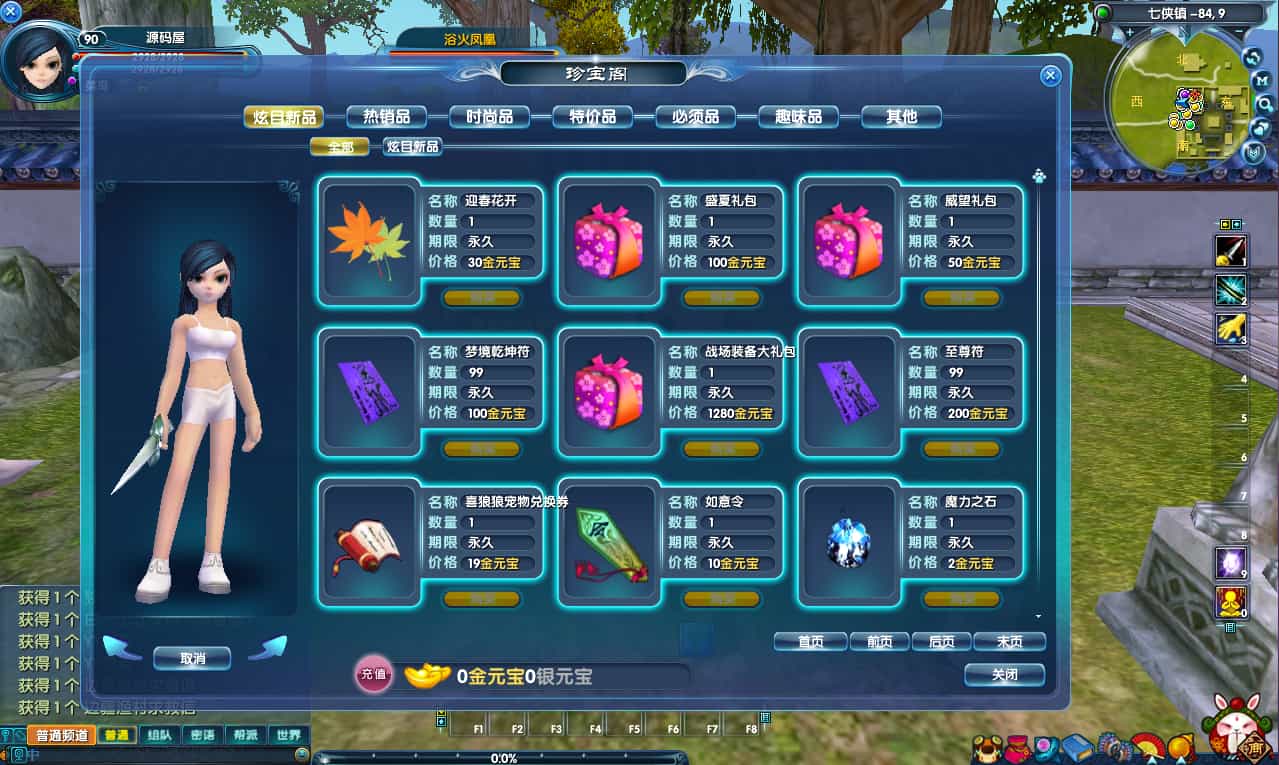The height and width of the screenshot is (765, 1279).
Task: Buy the 盛夏礼包 gift box
Action: [x=721, y=298]
